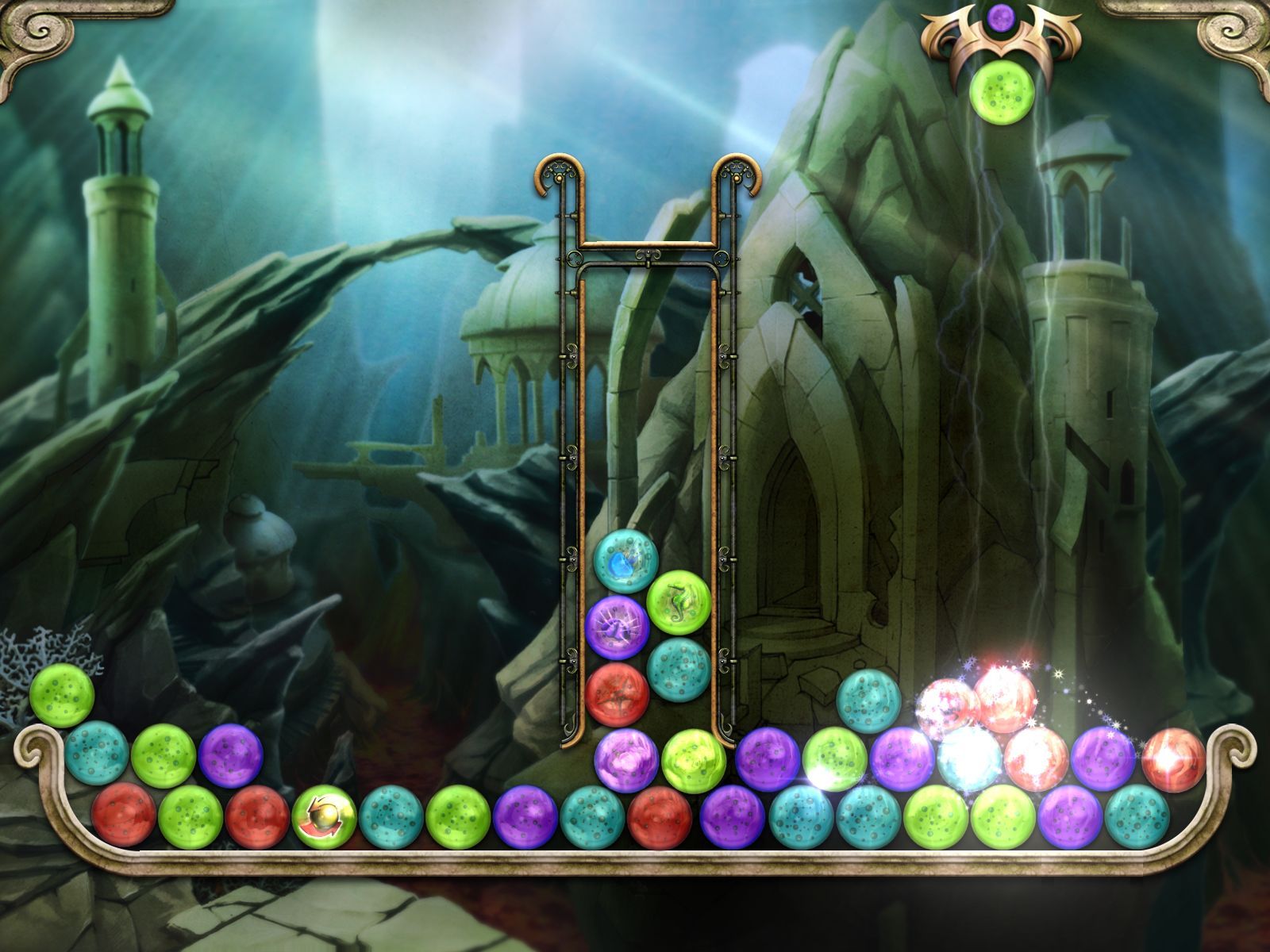Viewport: 1270px width, 952px height.
Task: Select the green ball with the seahorse
Action: [678, 601]
